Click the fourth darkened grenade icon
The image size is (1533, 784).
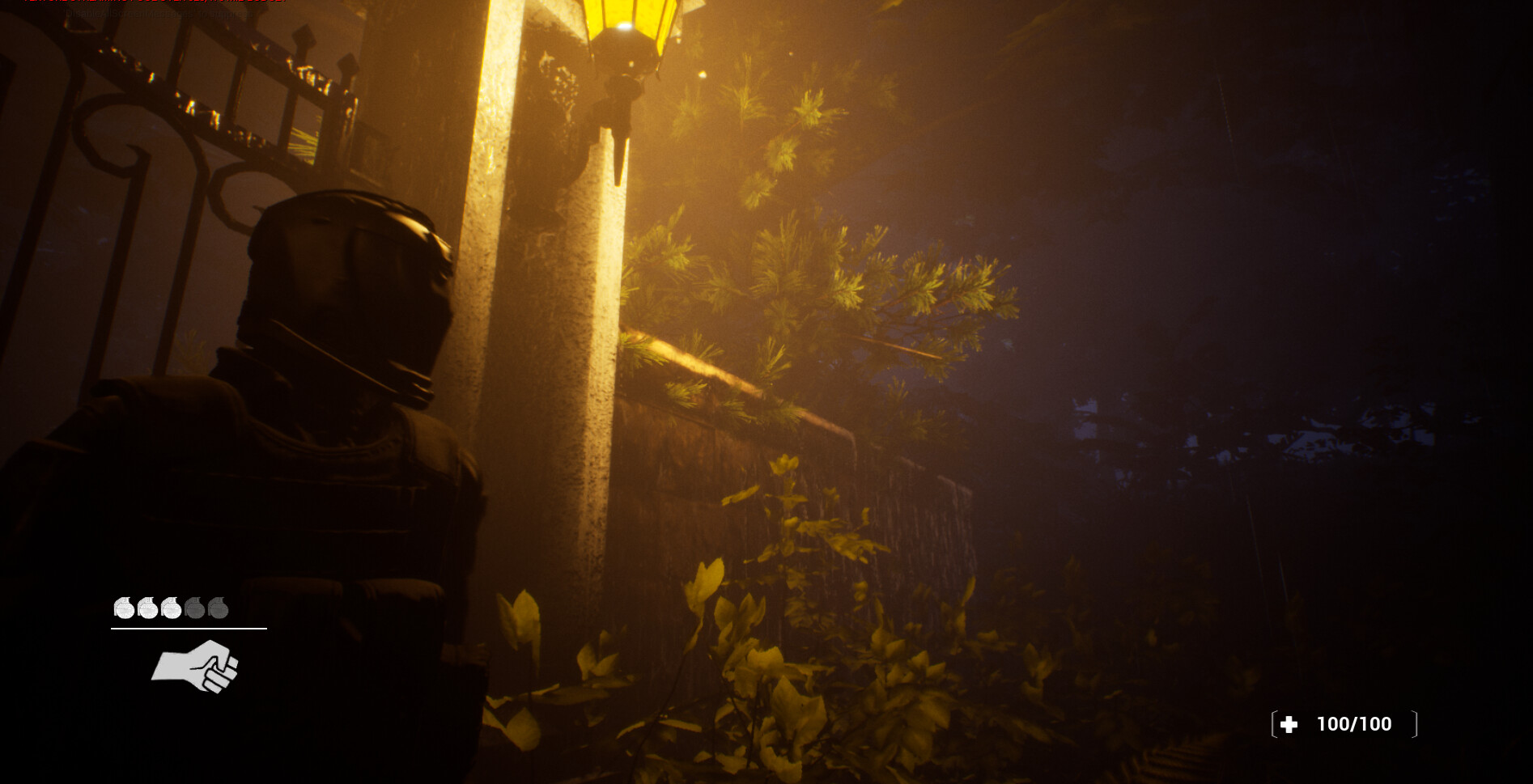[195, 608]
